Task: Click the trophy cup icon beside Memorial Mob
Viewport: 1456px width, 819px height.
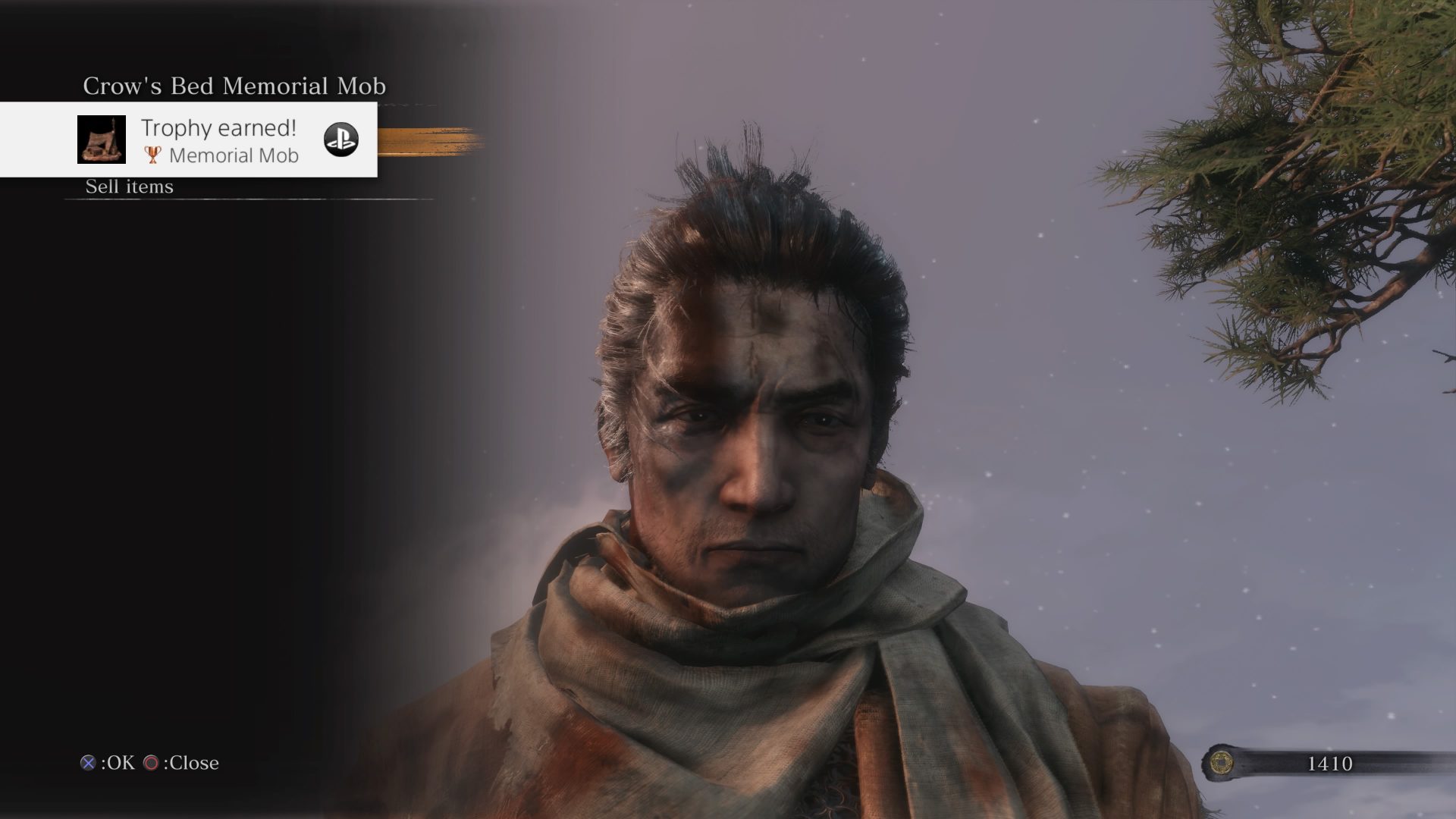Action: (x=152, y=155)
